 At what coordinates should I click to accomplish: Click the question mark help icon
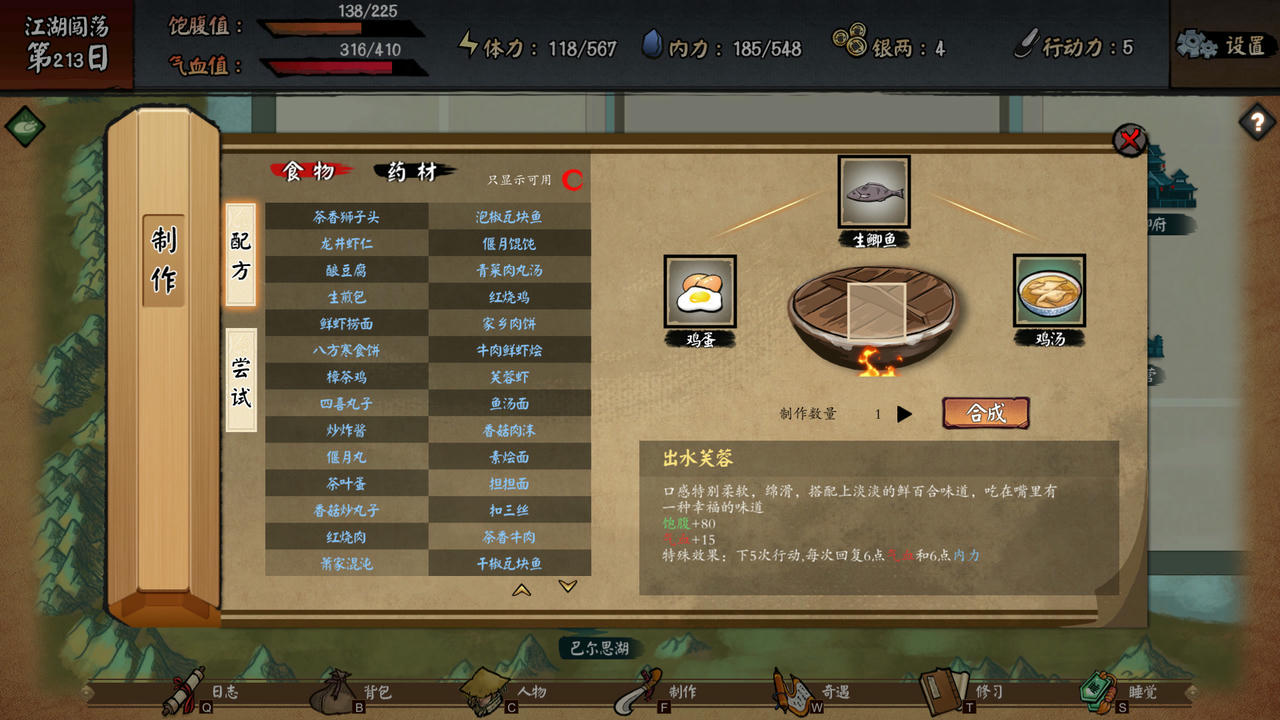tap(1256, 123)
